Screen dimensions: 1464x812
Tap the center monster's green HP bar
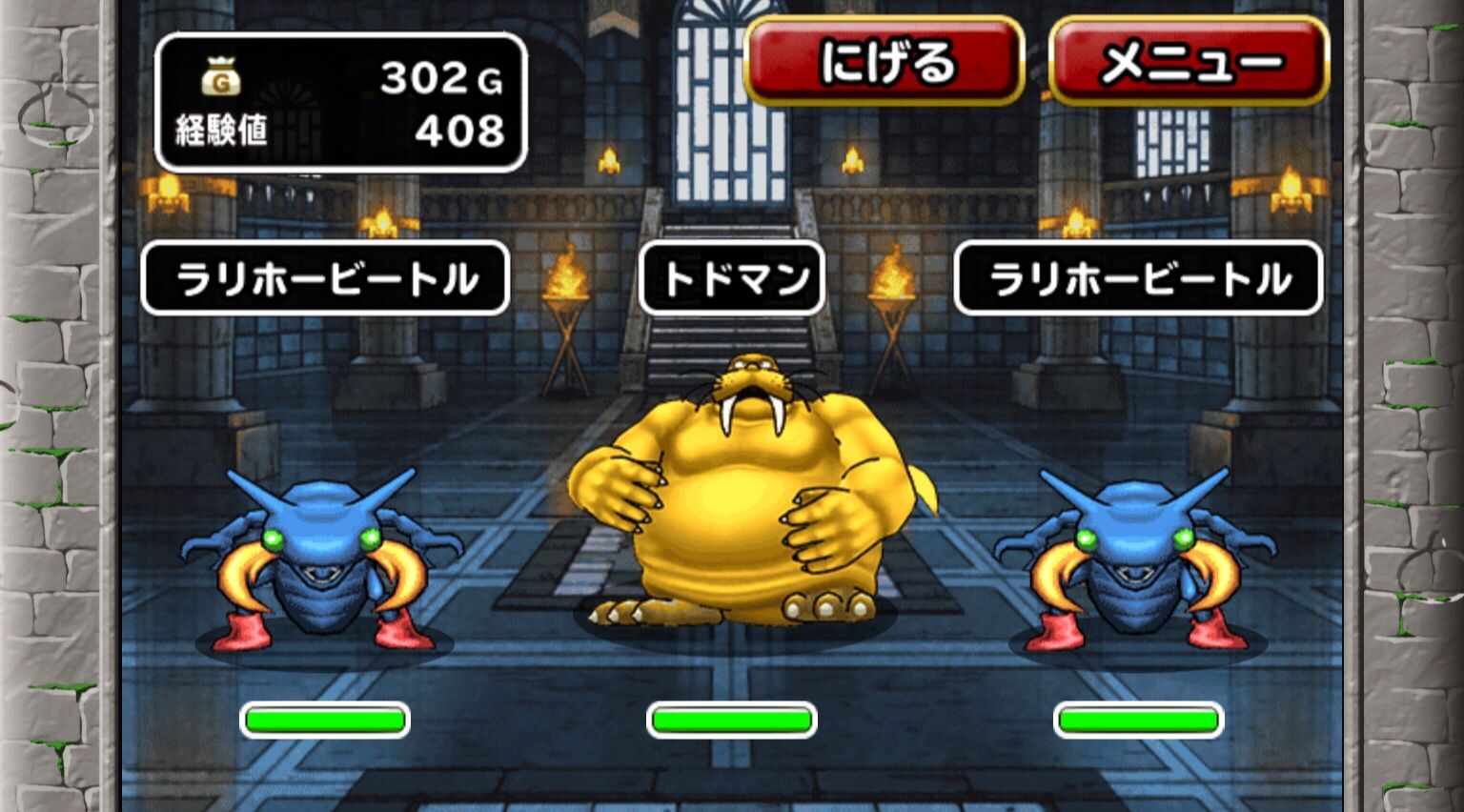732,720
